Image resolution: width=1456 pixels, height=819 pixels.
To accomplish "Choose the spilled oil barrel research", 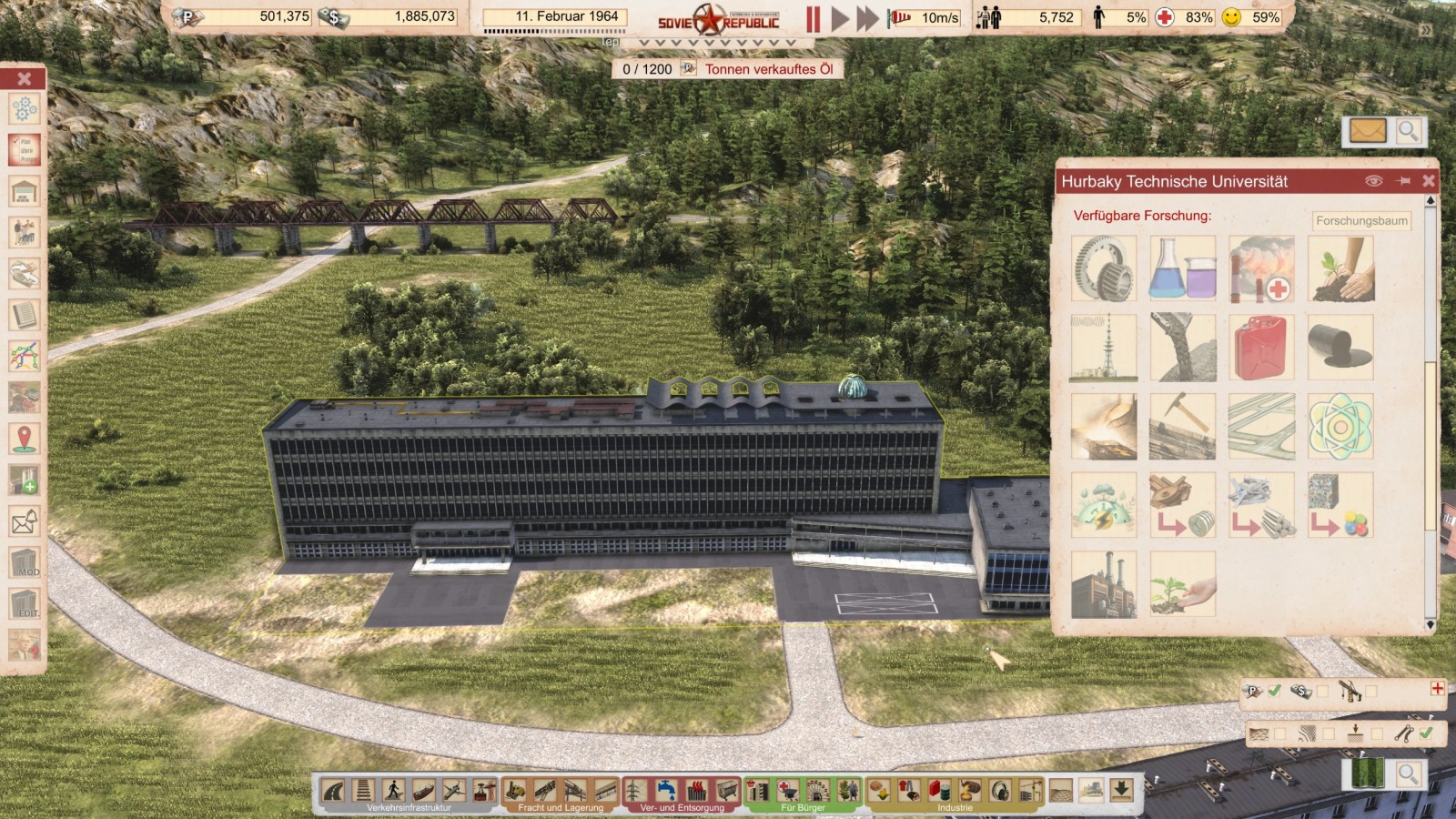I will (x=1340, y=348).
